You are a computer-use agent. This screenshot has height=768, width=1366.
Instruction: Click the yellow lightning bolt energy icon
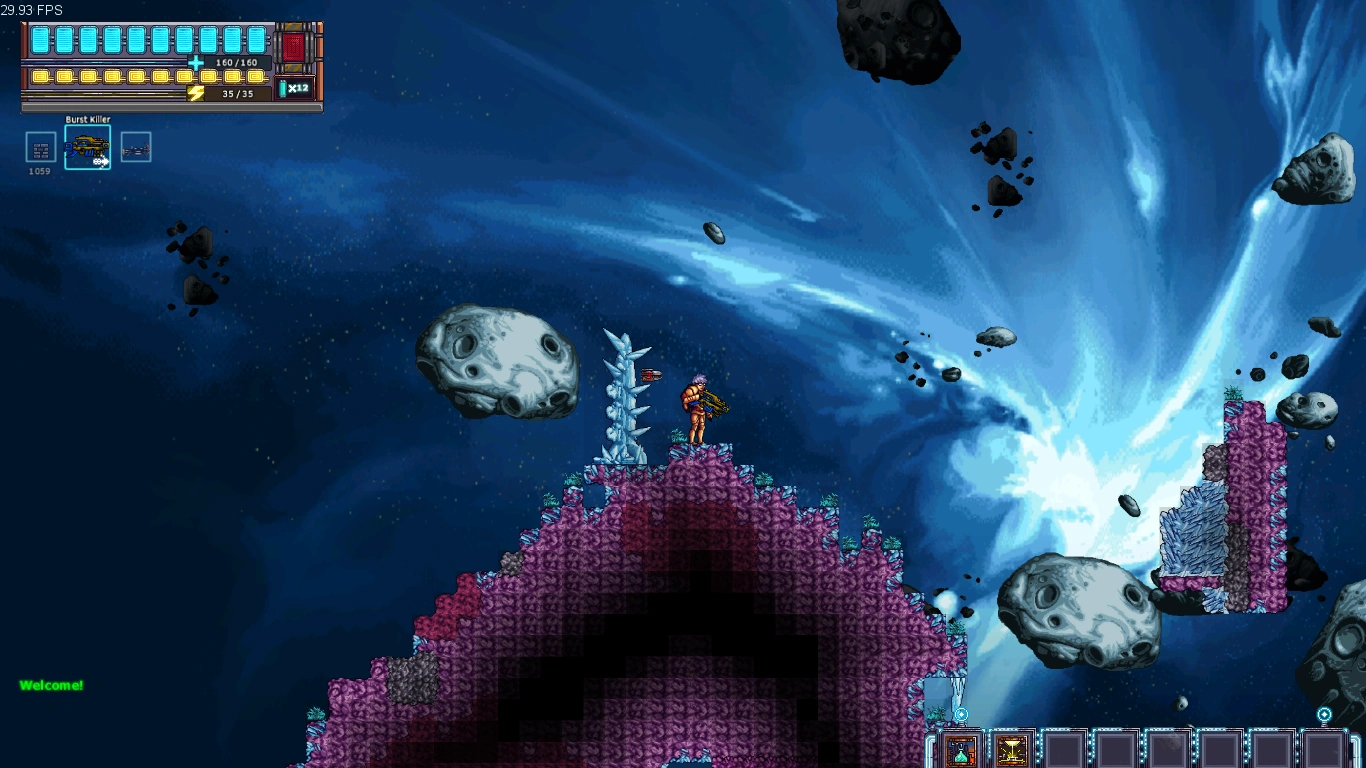click(196, 92)
